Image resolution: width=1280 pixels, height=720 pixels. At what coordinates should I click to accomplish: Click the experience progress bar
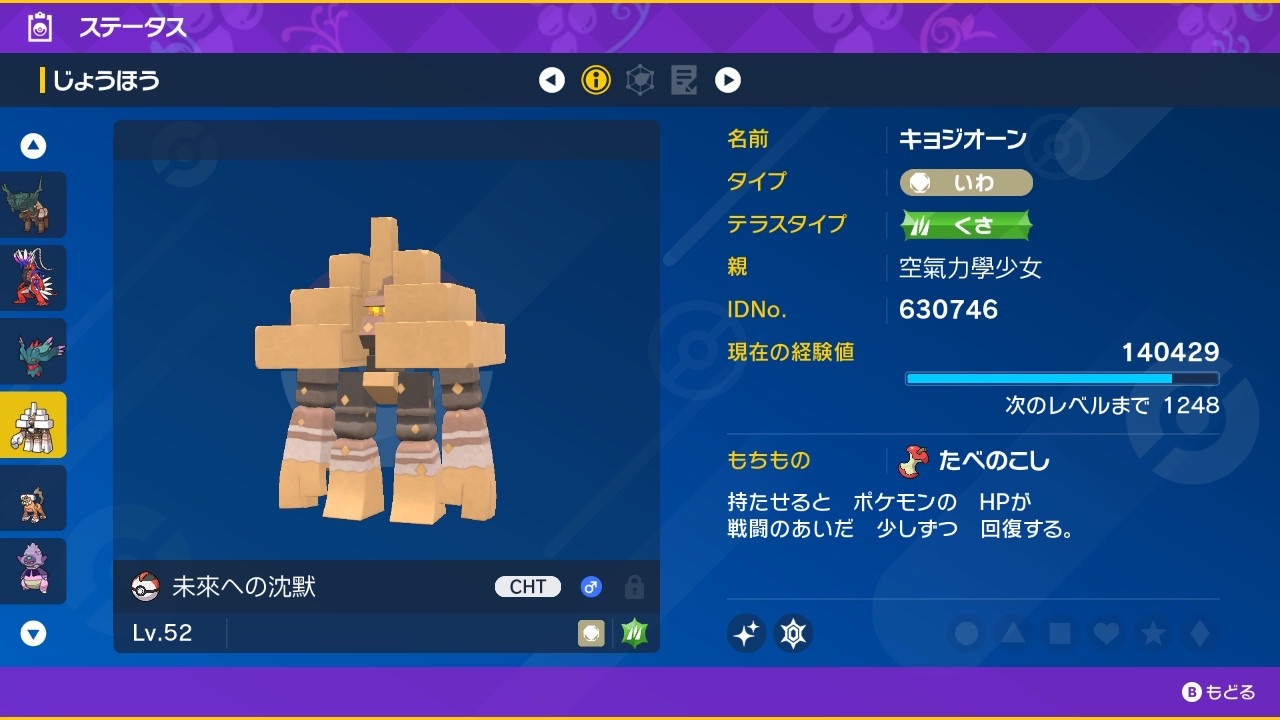click(1062, 378)
